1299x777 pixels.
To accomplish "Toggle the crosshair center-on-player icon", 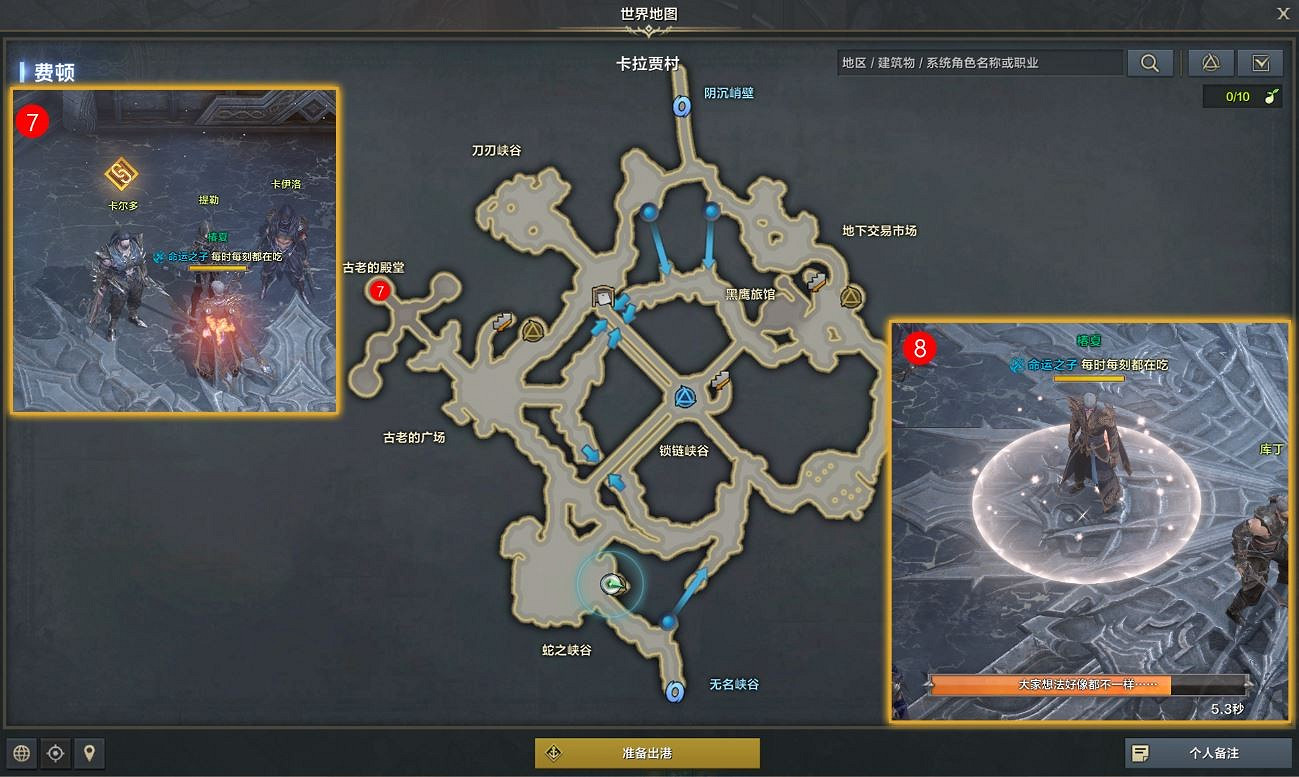I will 55,753.
